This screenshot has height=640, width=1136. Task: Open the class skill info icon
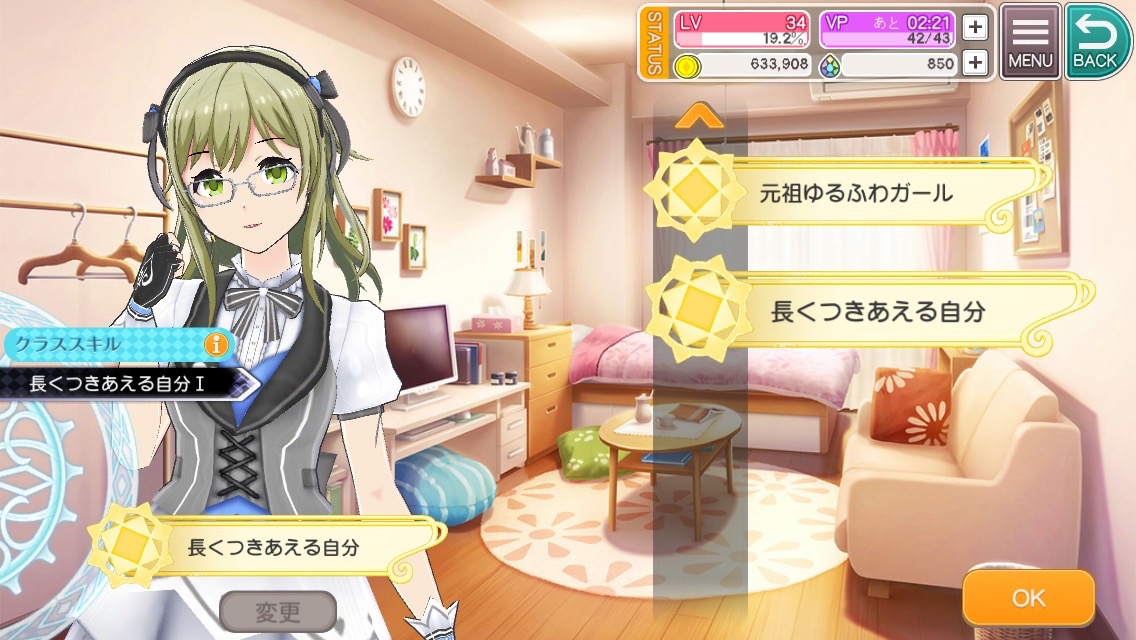point(216,344)
